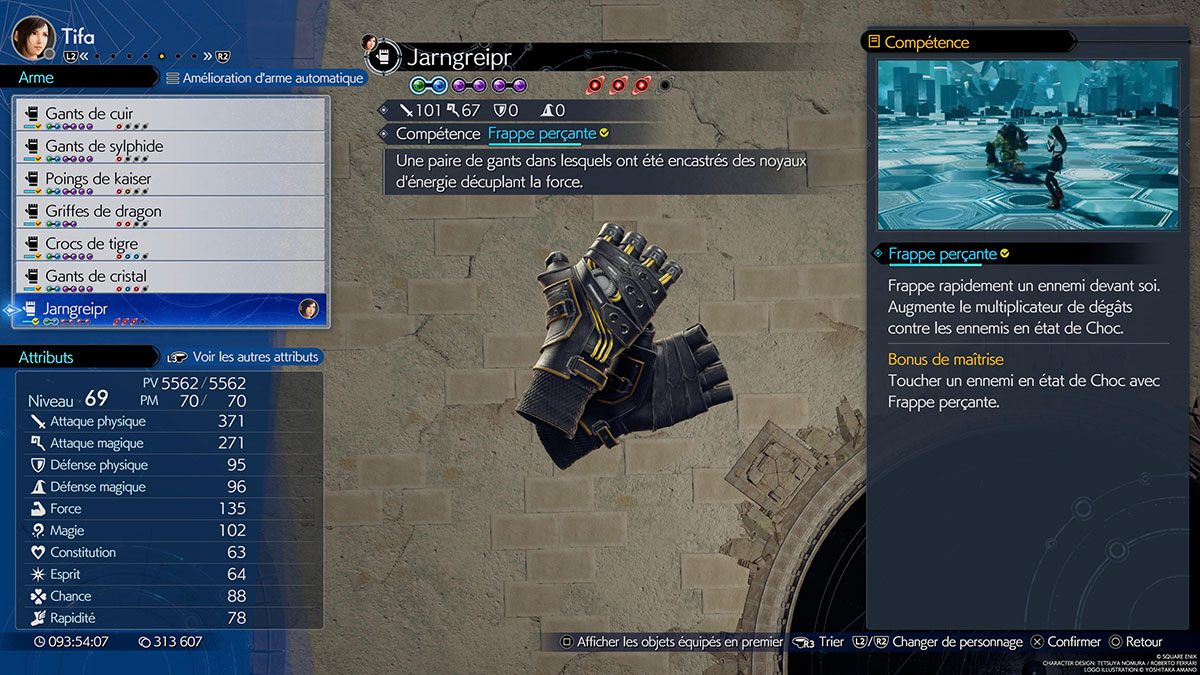
Task: Select the highlighted Jarngreipr weapon row
Action: coord(172,309)
